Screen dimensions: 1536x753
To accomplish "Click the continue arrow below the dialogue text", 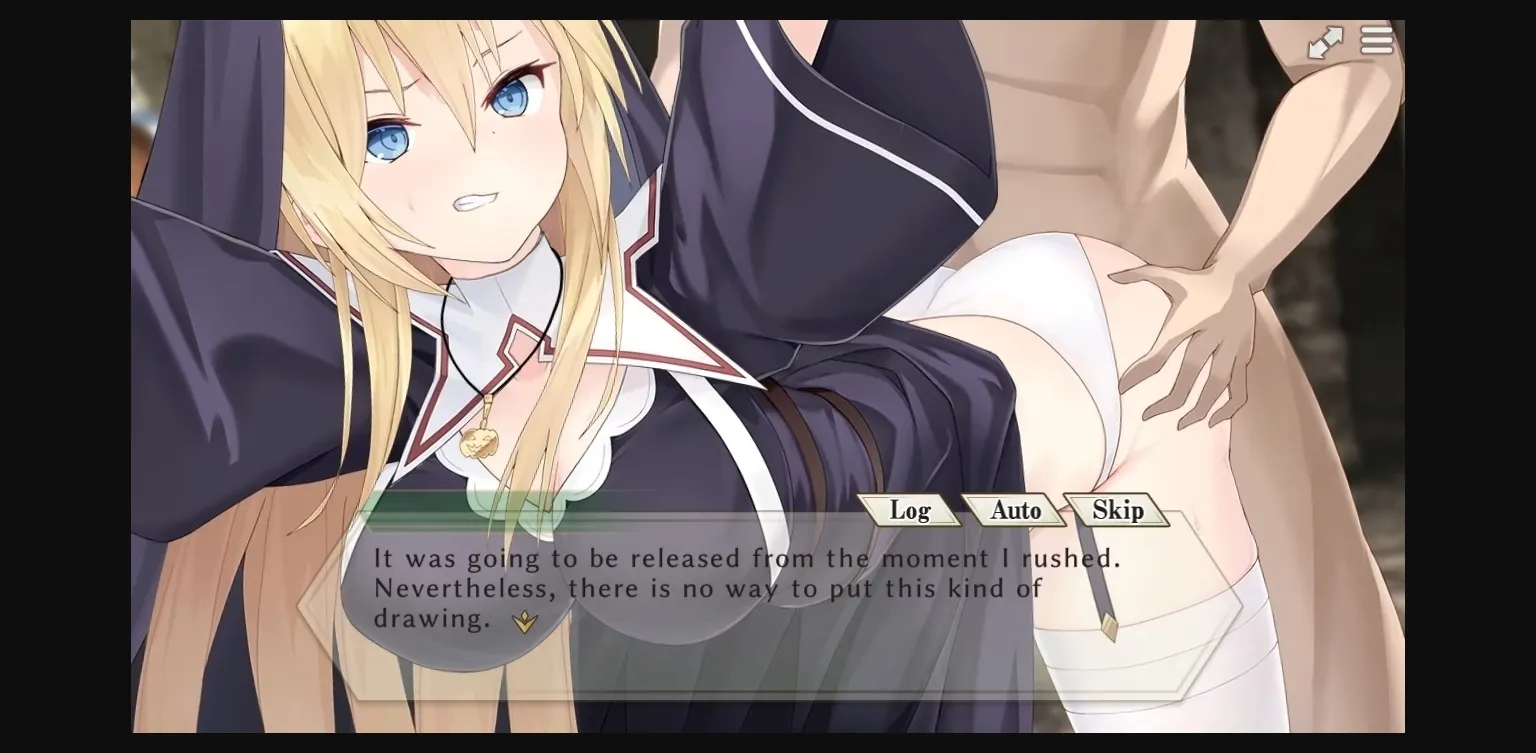I will 524,621.
